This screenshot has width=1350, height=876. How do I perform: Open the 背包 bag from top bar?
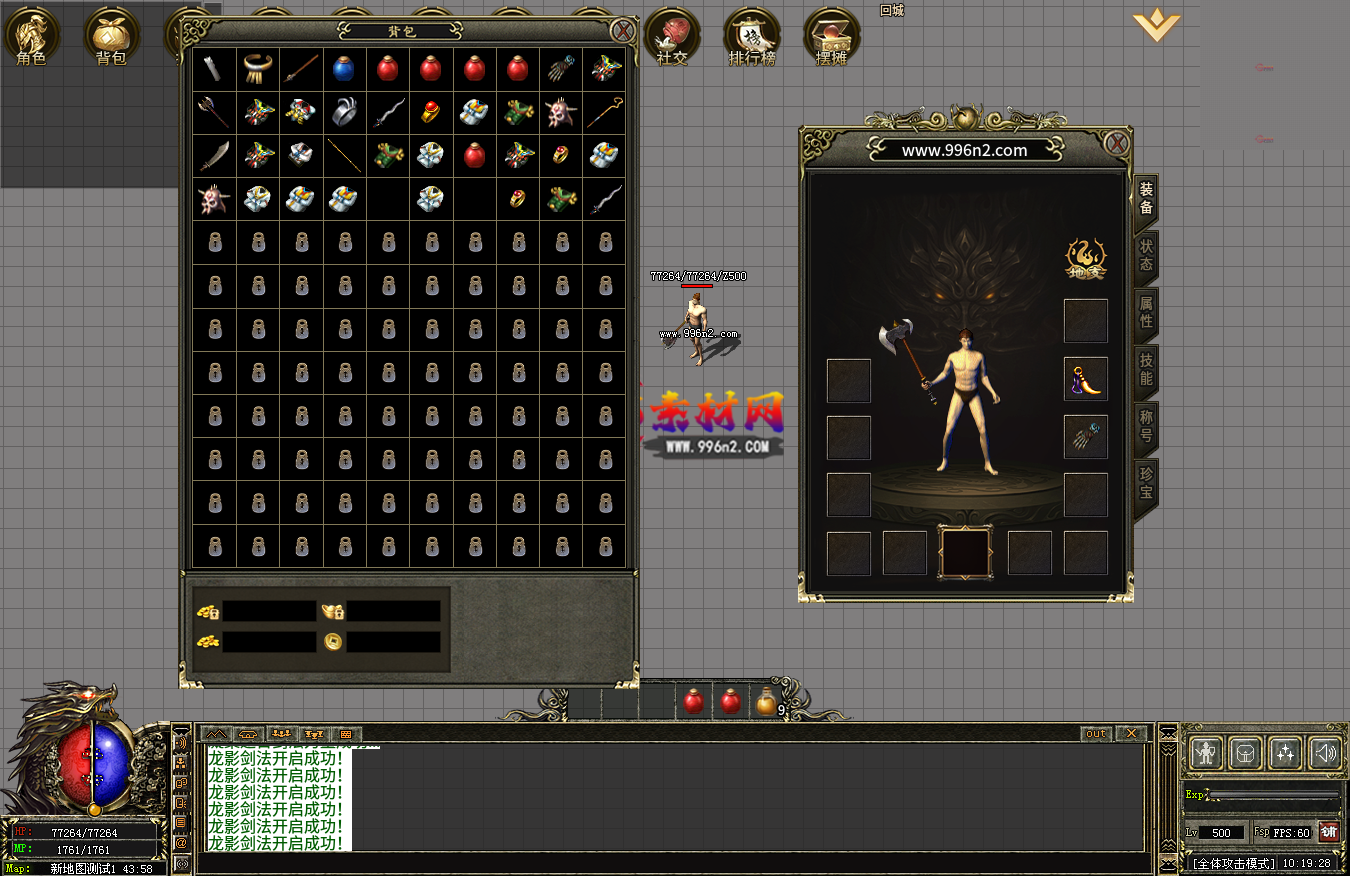(x=111, y=37)
